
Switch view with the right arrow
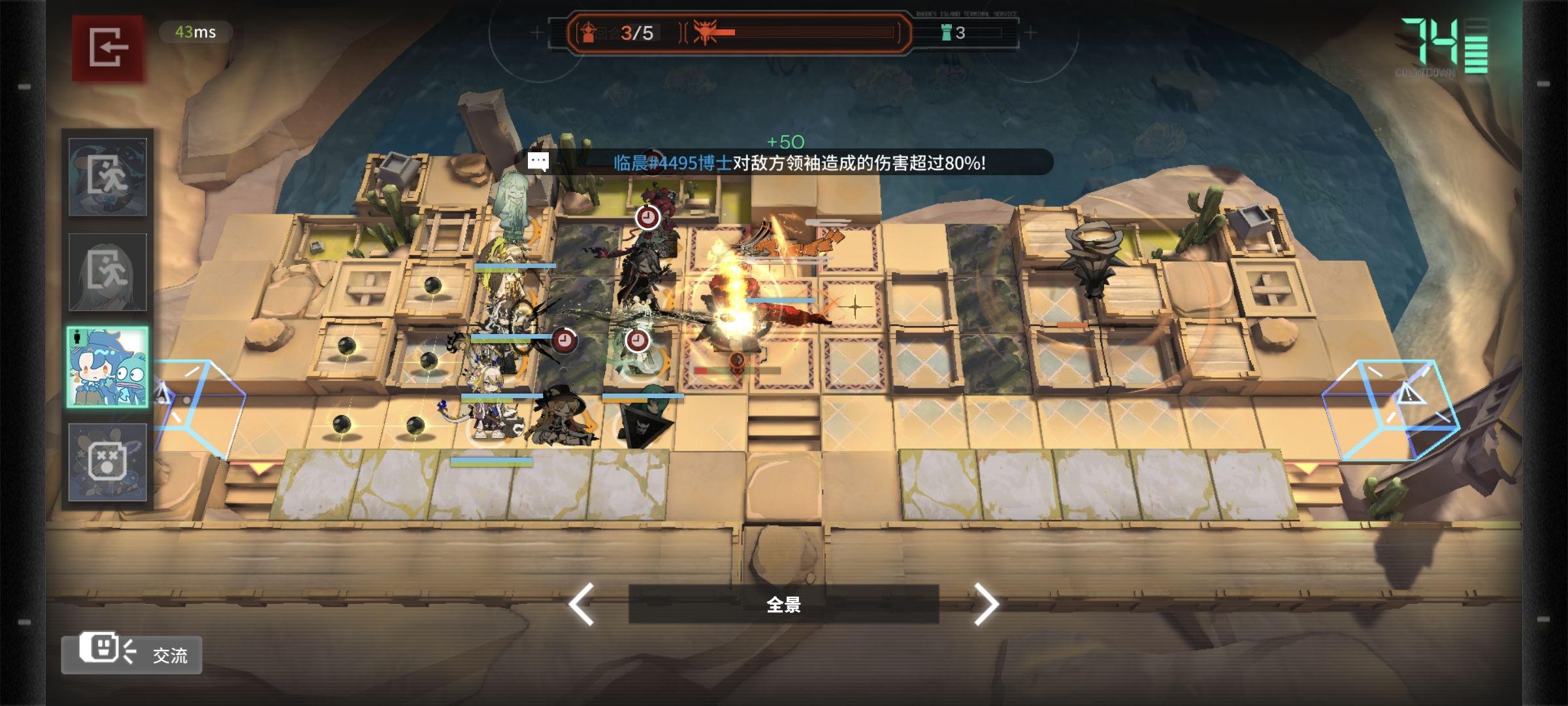986,604
